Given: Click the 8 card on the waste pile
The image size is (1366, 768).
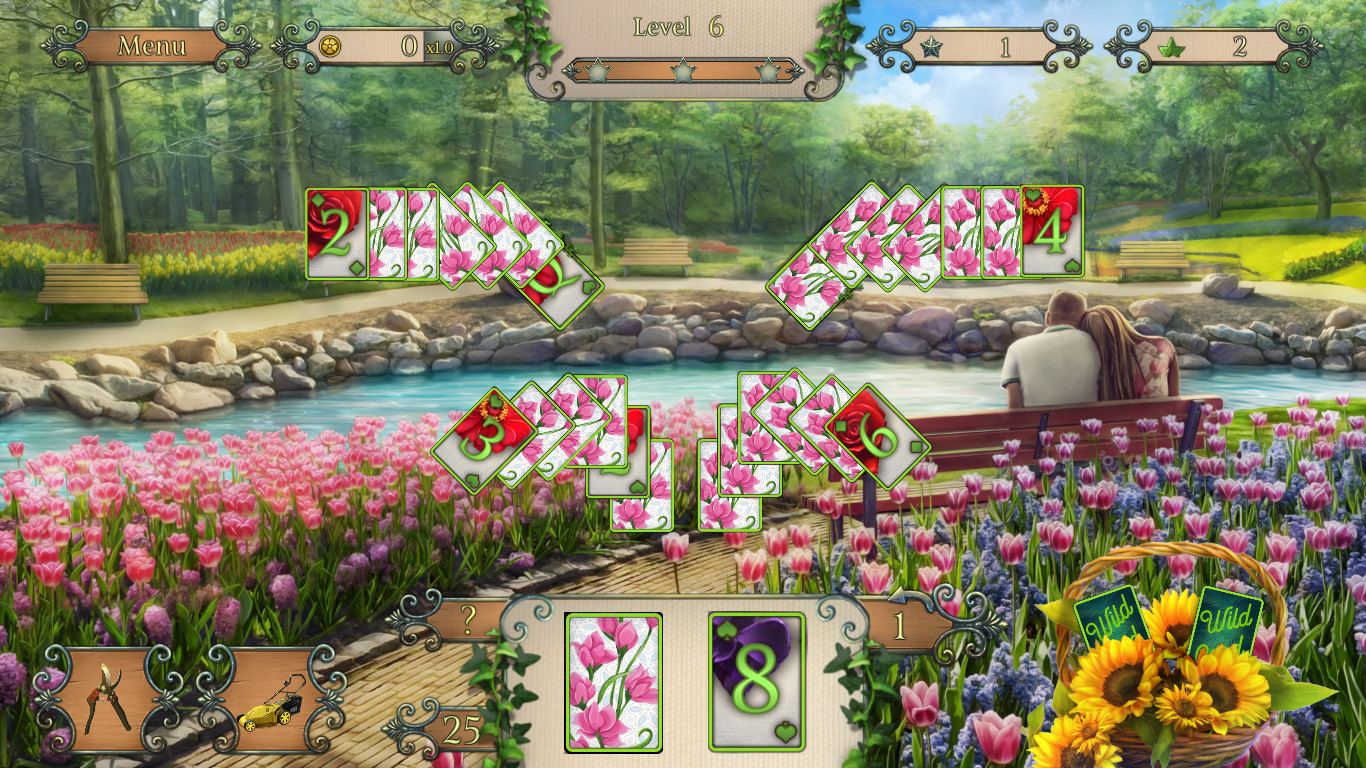Looking at the screenshot, I should coord(759,682).
